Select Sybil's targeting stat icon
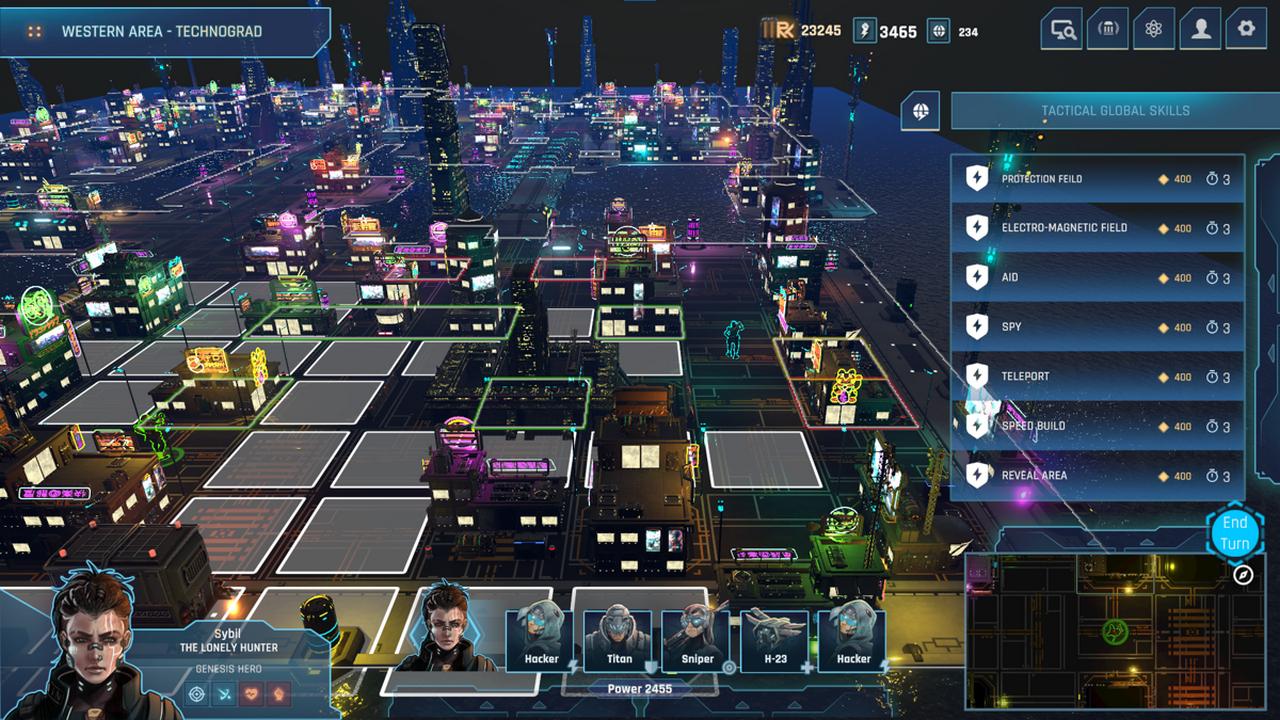The width and height of the screenshot is (1280, 720). [196, 693]
